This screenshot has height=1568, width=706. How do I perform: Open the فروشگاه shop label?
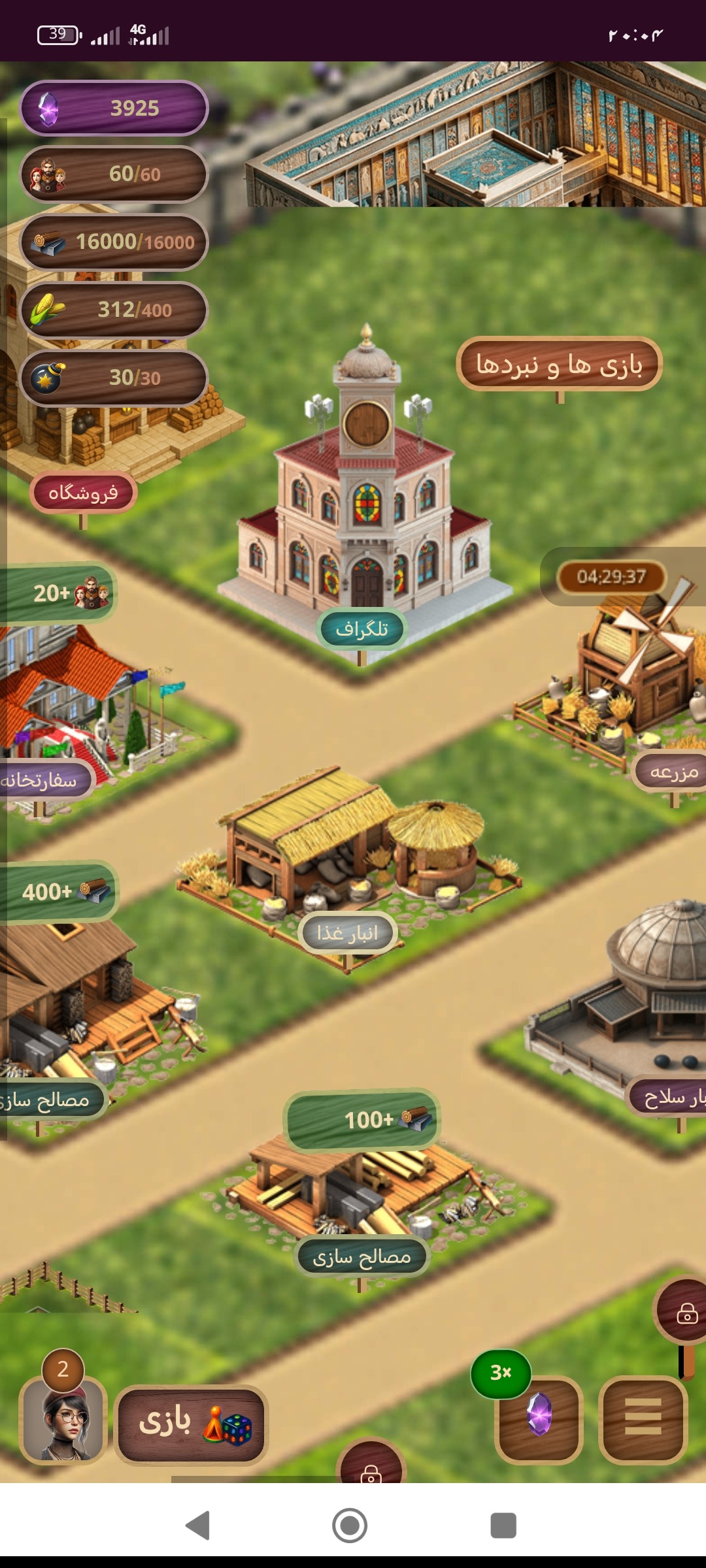coord(83,493)
